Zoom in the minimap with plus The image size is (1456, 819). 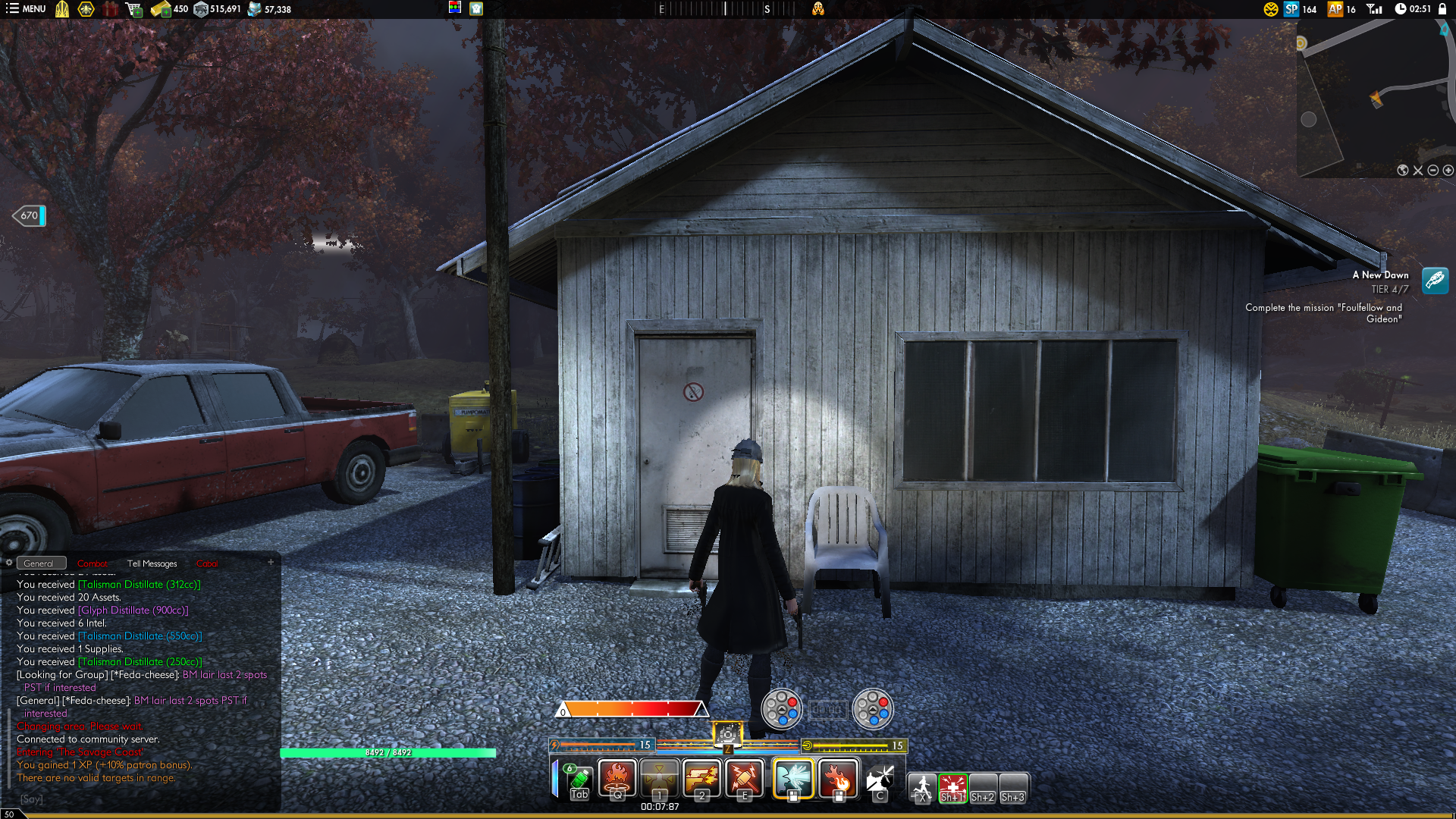tap(1448, 171)
